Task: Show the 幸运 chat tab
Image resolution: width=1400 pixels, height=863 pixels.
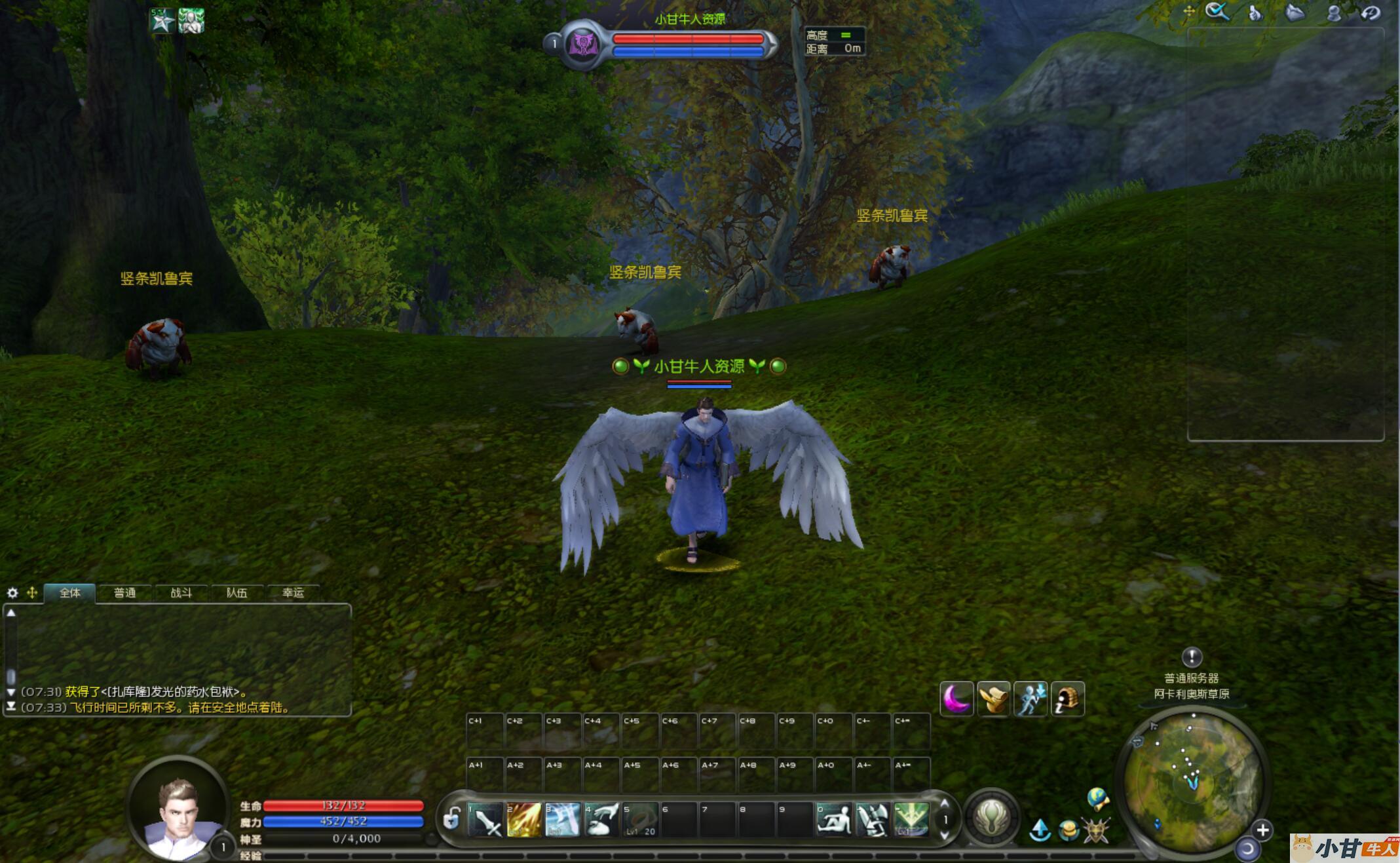Action: tap(293, 593)
